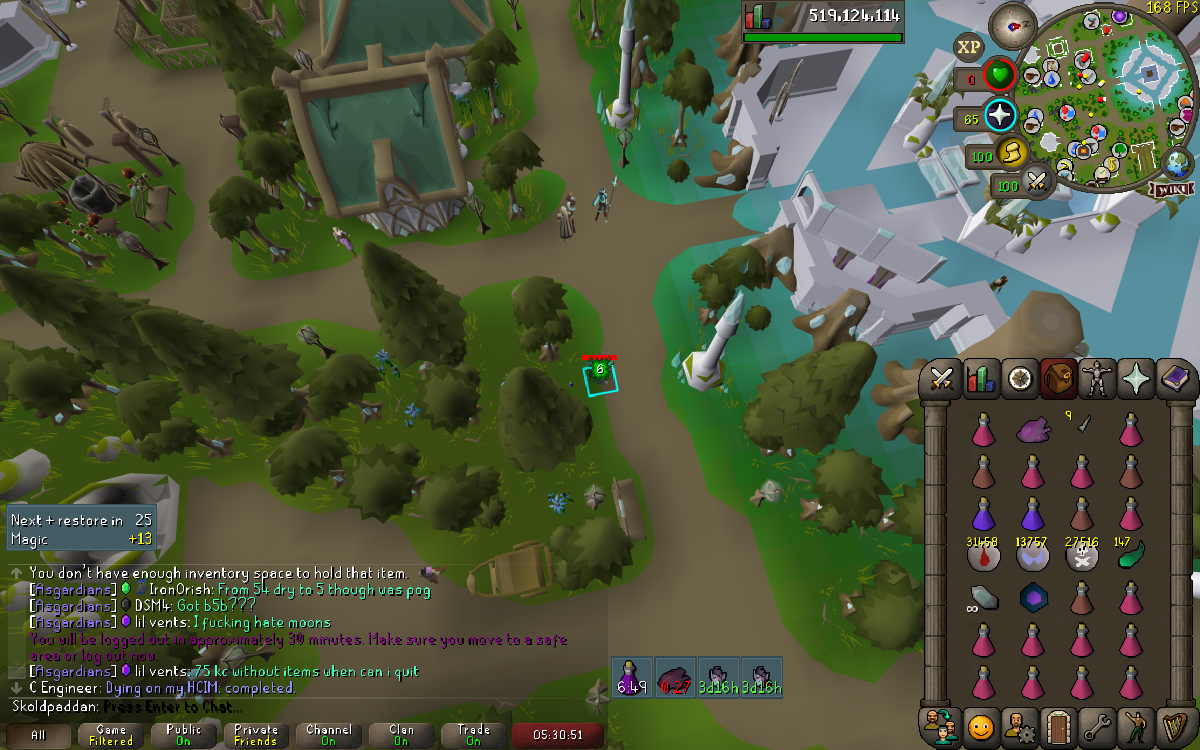Switch to the Skills tab
Viewport: 1200px width, 750px height.
pyautogui.click(x=980, y=379)
